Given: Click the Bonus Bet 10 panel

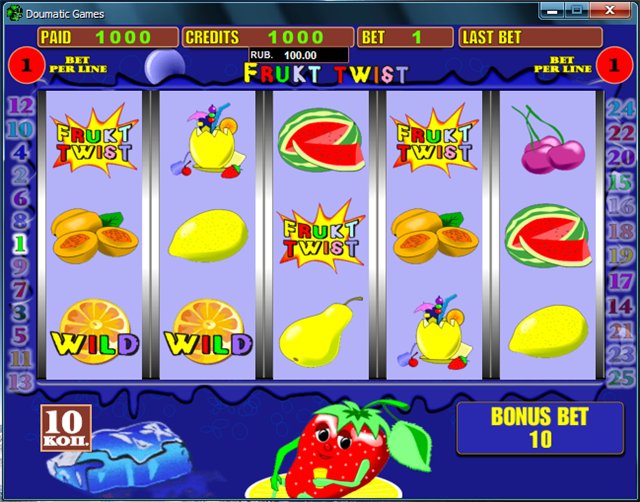Looking at the screenshot, I should 539,427.
